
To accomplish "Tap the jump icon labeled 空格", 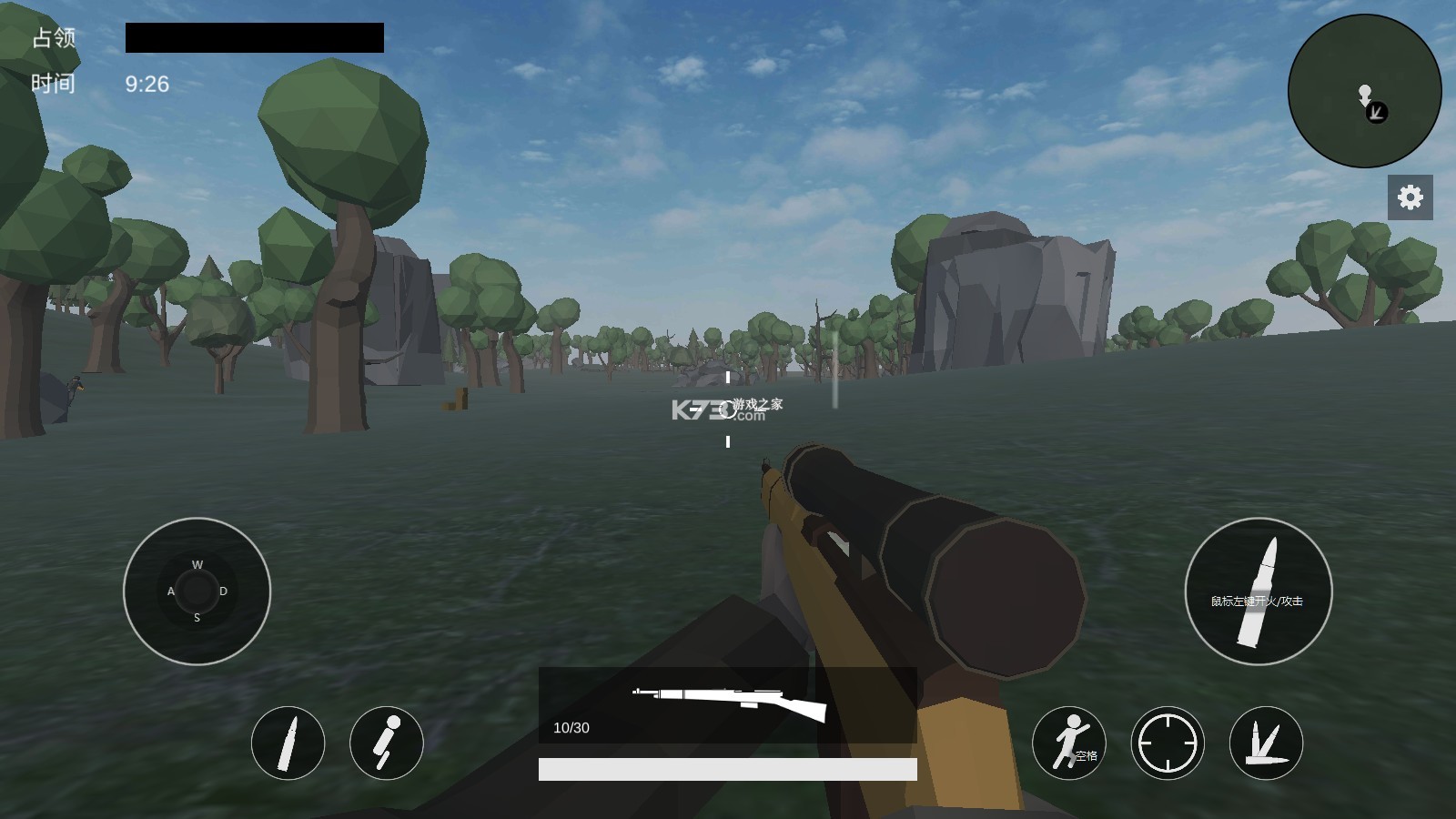I will coord(1071,743).
